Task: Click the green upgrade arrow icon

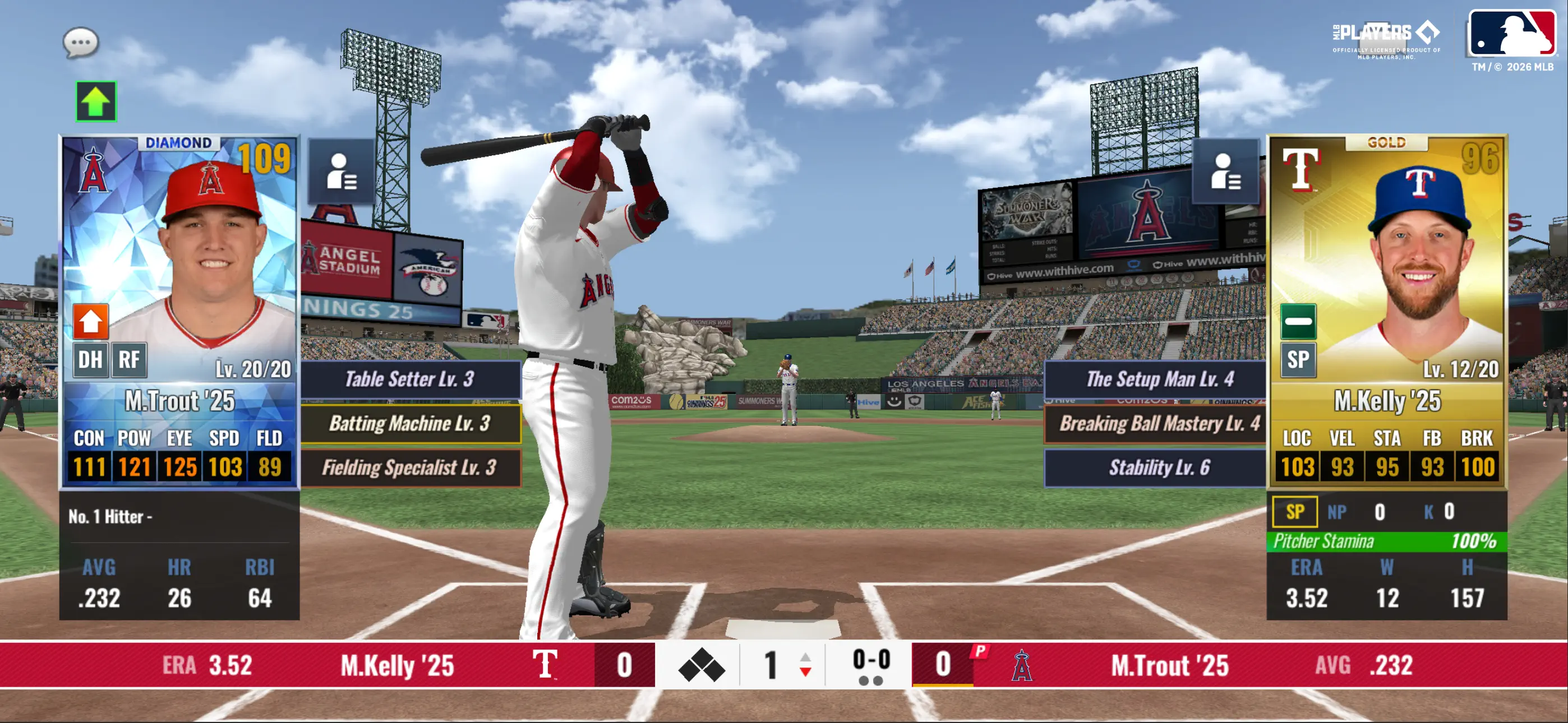Action: (95, 101)
